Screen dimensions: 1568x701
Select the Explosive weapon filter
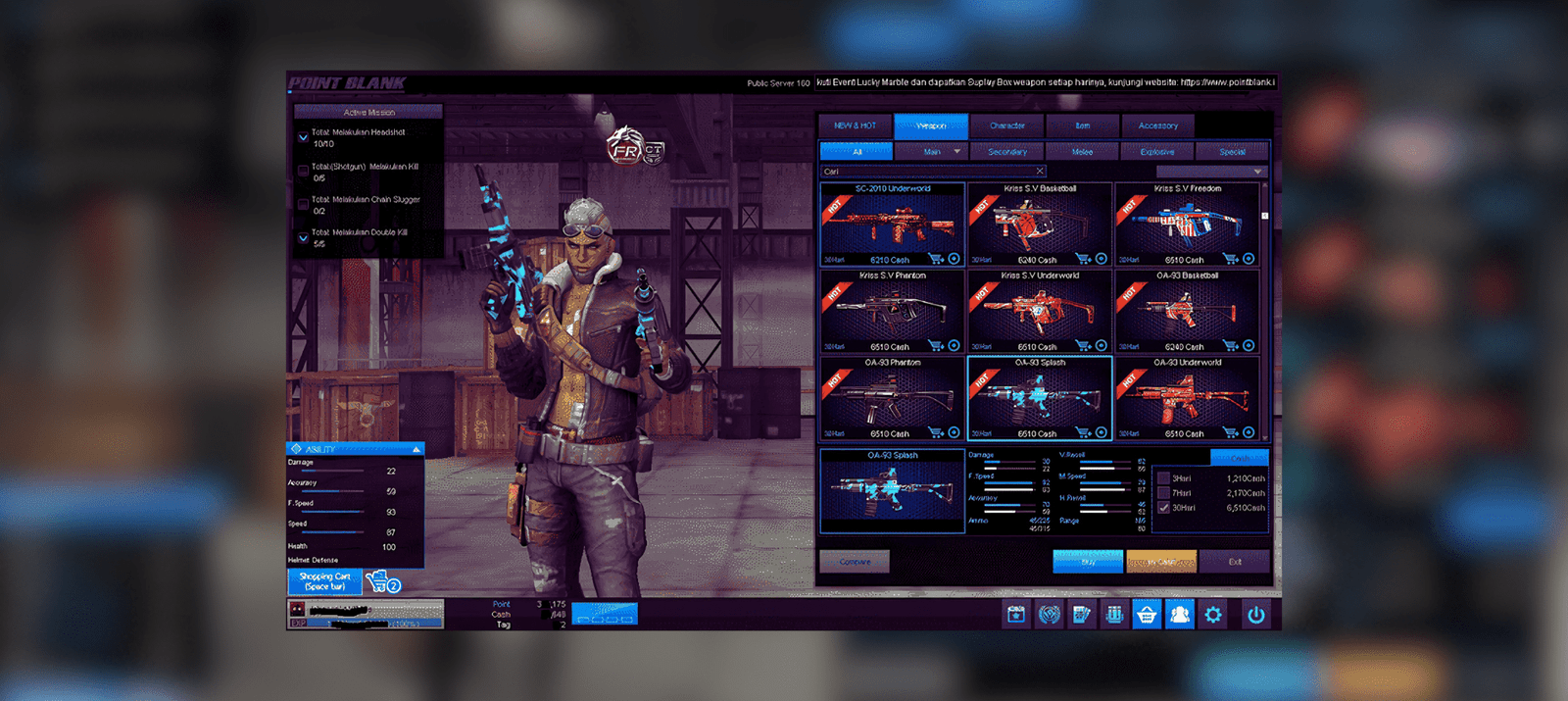point(1156,152)
